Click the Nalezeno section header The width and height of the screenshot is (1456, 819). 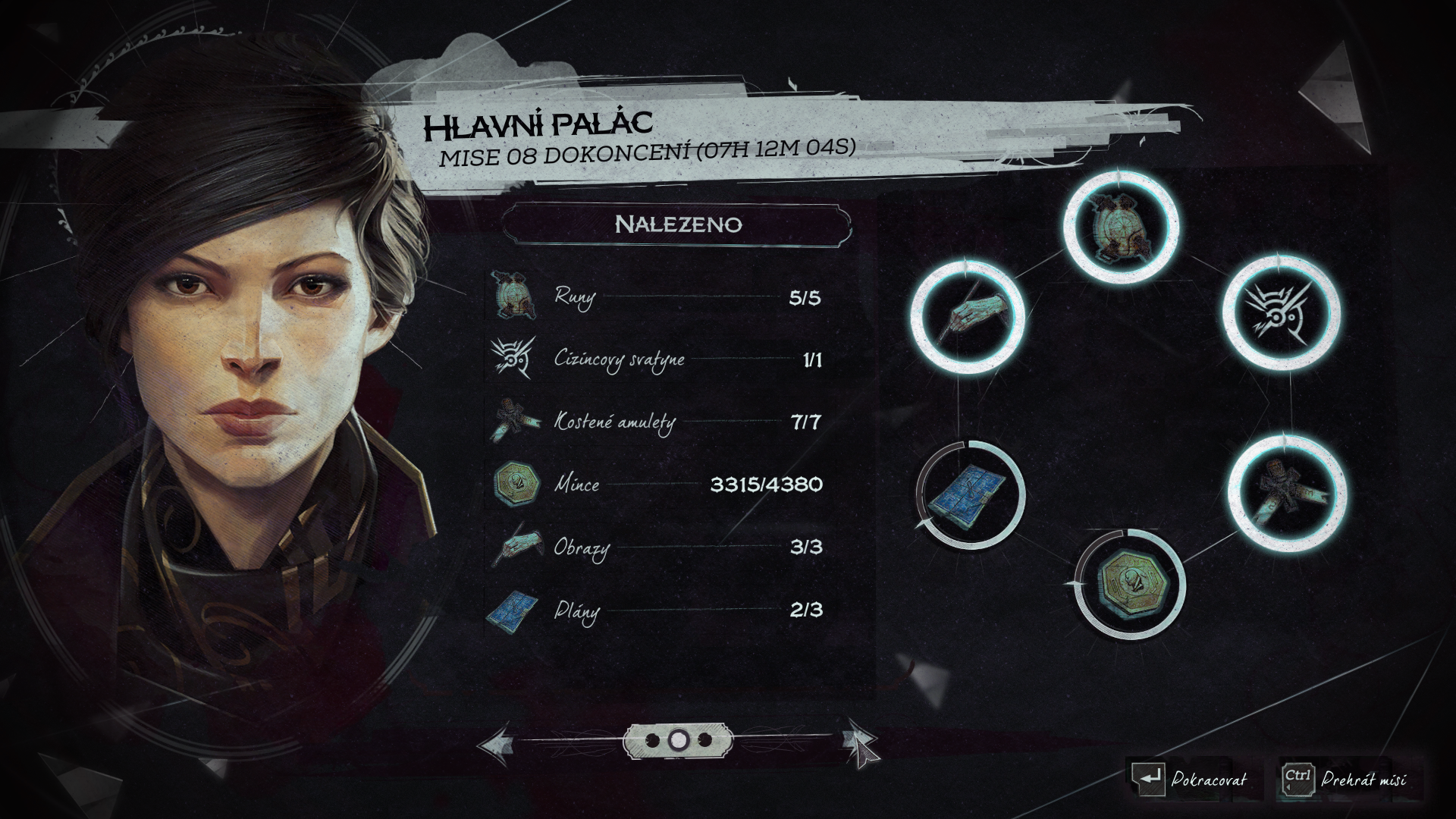pos(677,224)
